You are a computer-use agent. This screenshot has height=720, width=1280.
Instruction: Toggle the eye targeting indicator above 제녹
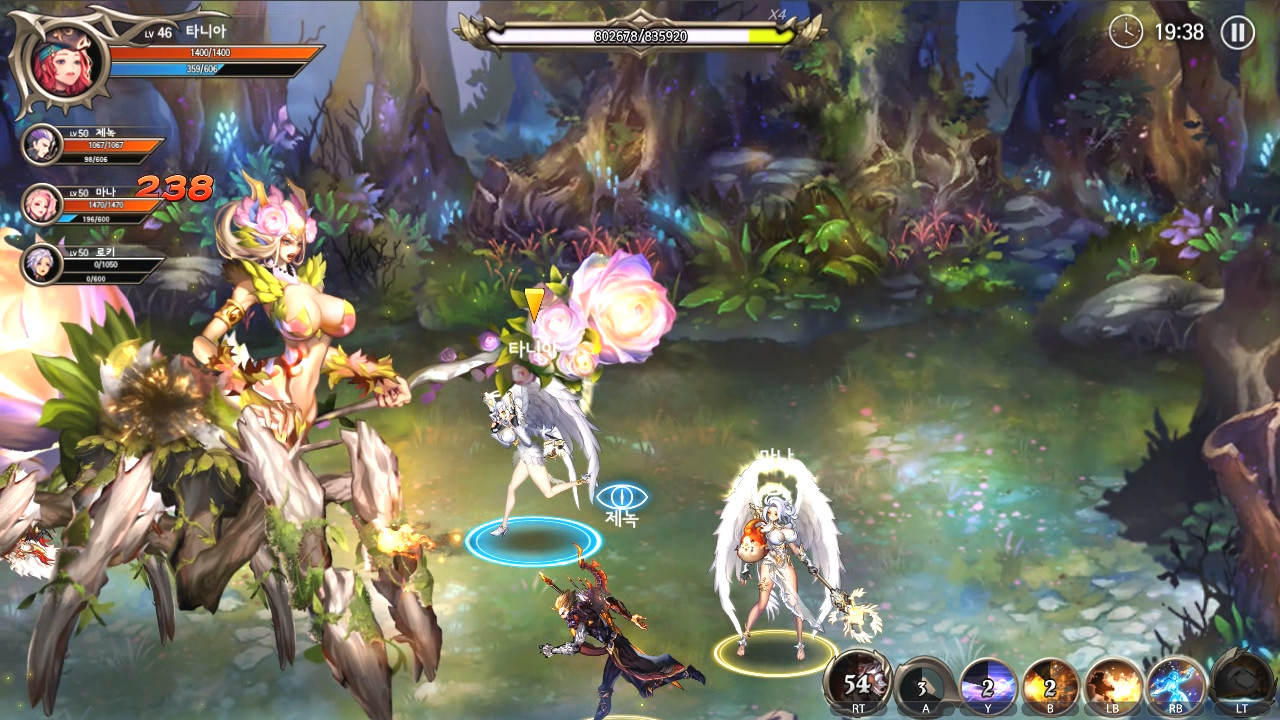pos(624,494)
